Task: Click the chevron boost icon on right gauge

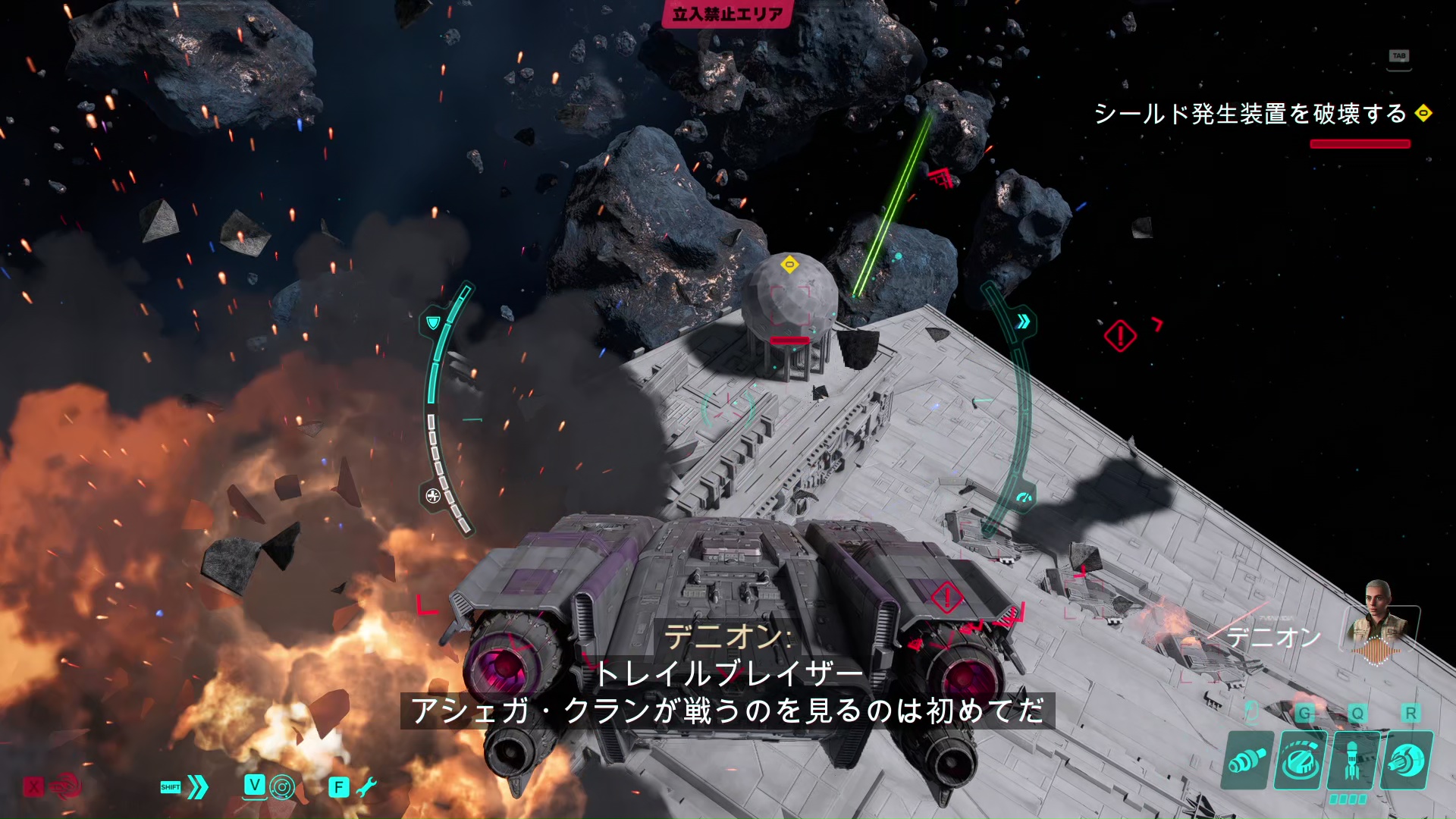Action: [x=1023, y=322]
